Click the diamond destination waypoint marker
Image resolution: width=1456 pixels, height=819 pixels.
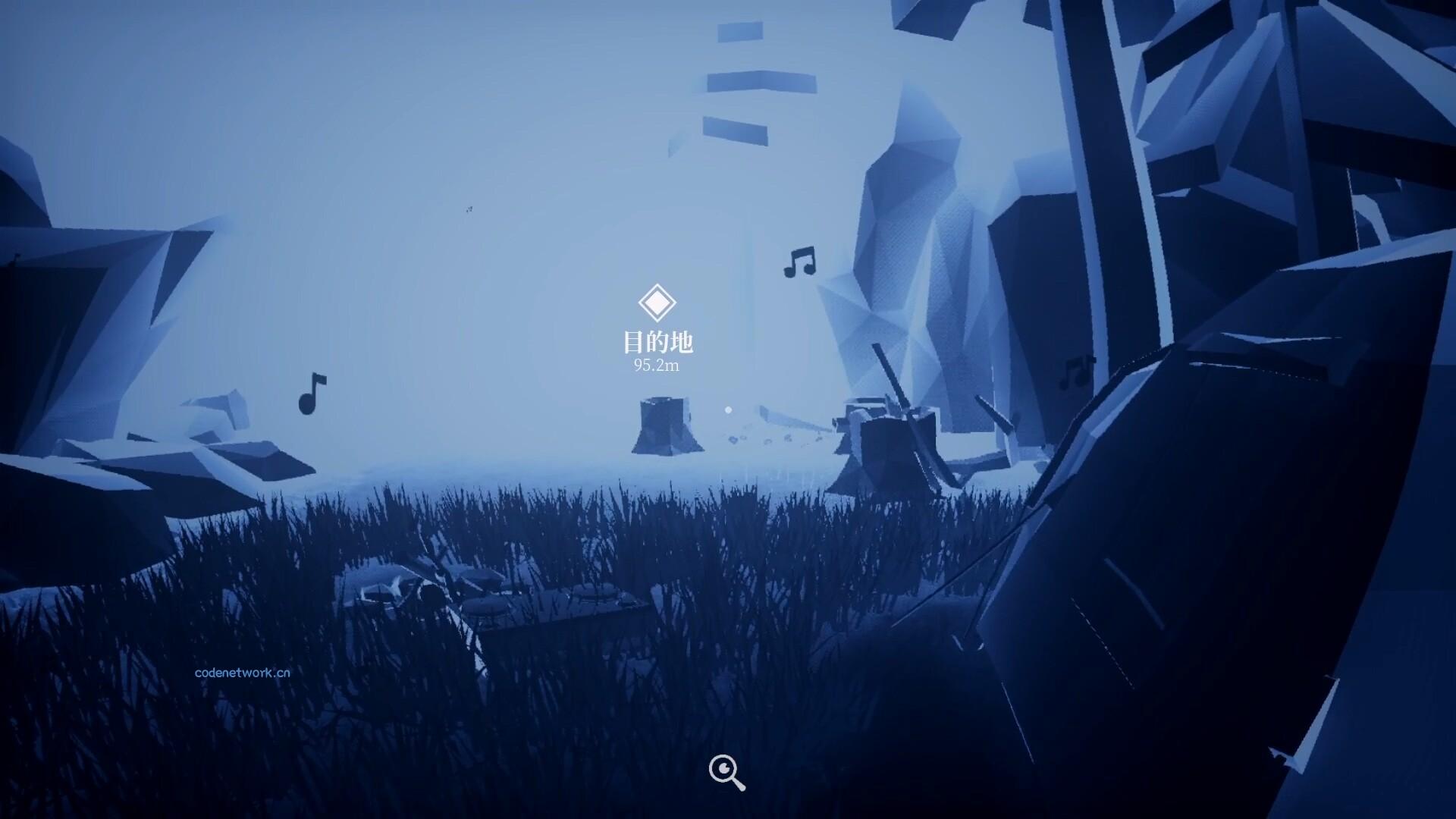(x=658, y=303)
